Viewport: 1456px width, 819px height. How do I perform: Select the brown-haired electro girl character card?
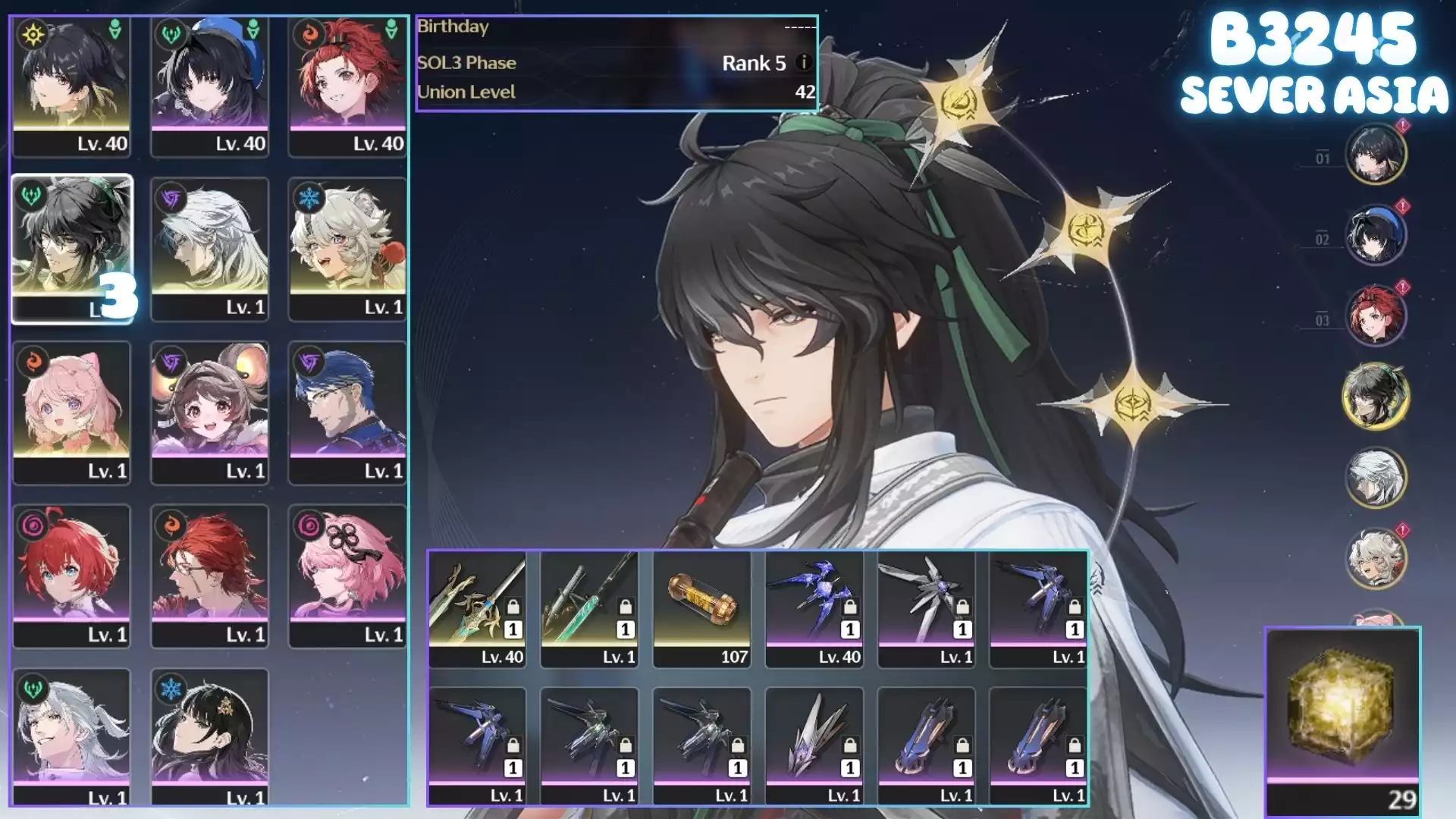click(x=209, y=413)
